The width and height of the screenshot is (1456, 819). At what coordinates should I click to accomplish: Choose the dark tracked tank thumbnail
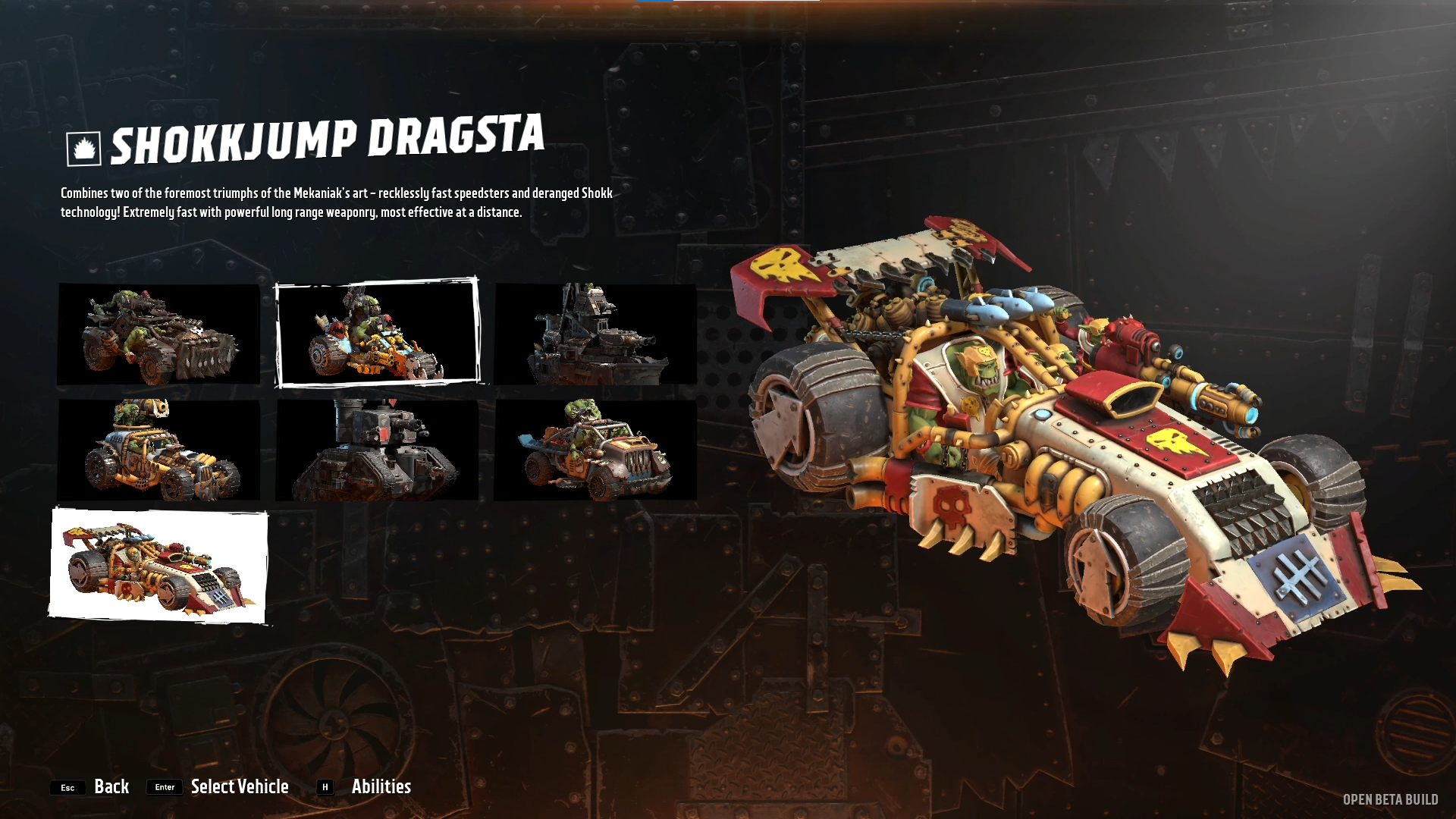[377, 450]
